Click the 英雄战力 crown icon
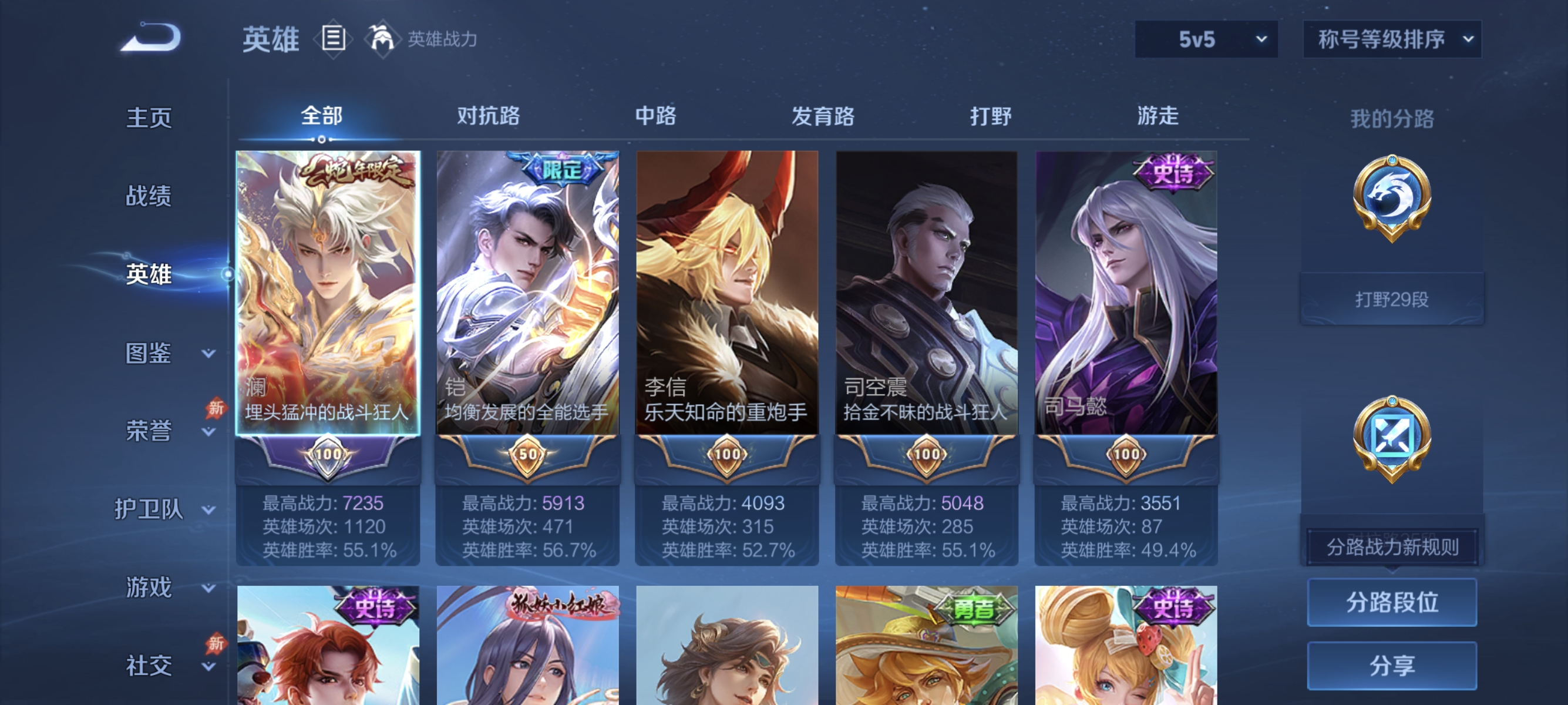The image size is (1568, 705). tap(382, 39)
